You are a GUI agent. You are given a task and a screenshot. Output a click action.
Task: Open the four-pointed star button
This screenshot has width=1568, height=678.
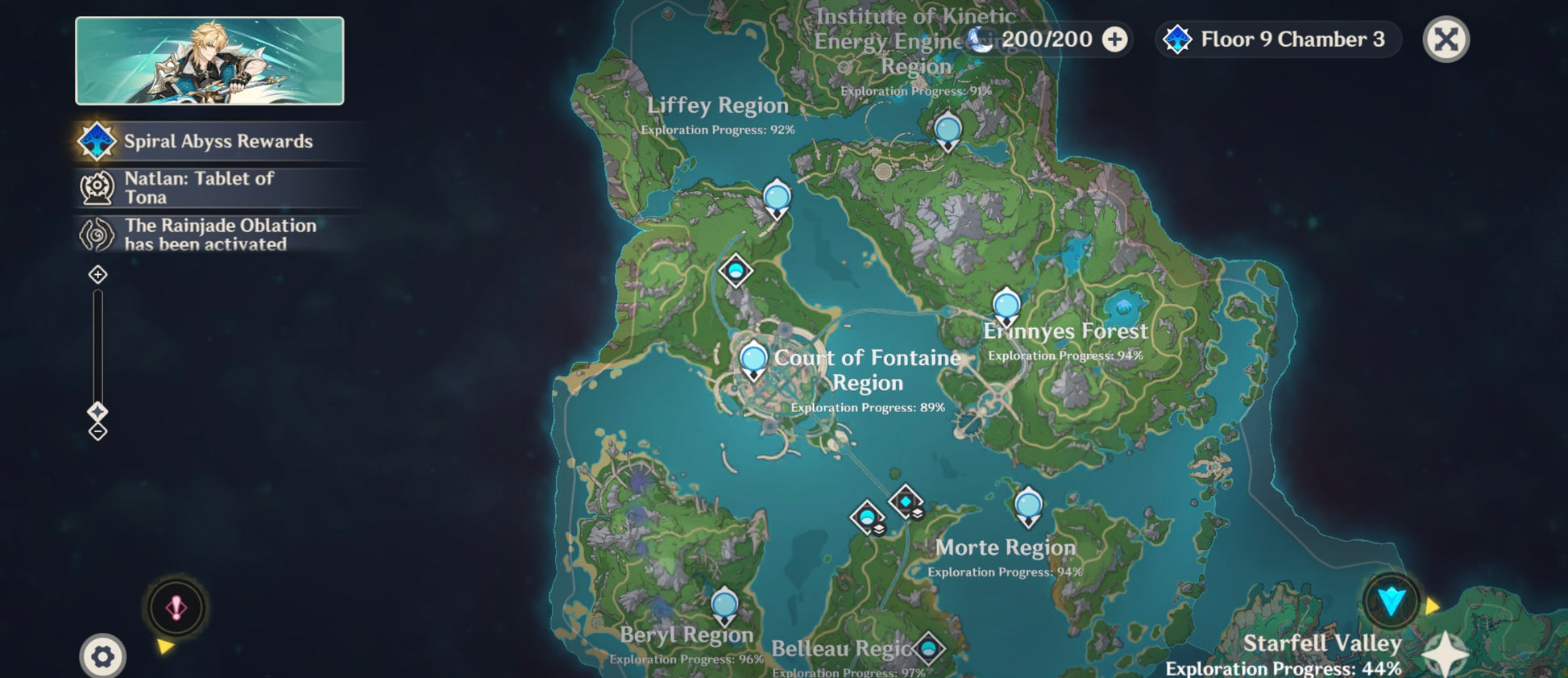click(1446, 654)
